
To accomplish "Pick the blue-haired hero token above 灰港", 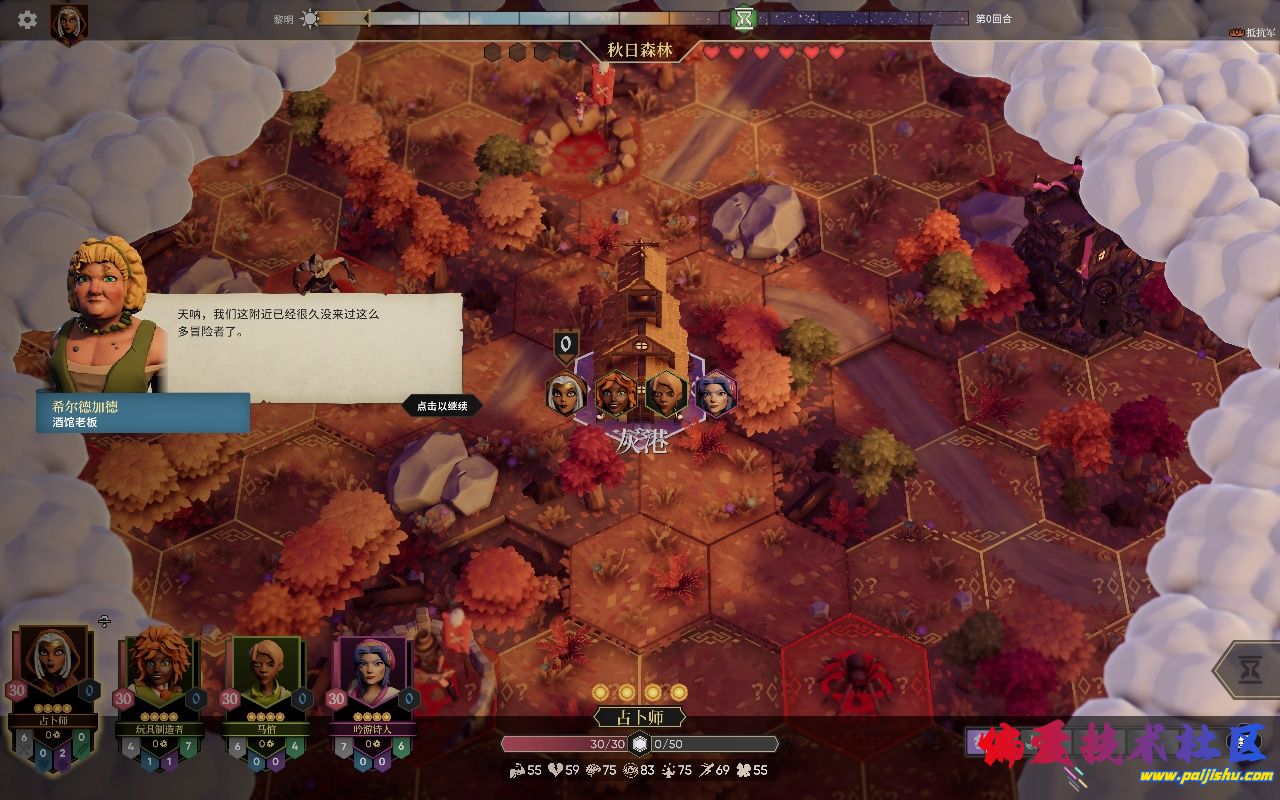I will pyautogui.click(x=715, y=394).
